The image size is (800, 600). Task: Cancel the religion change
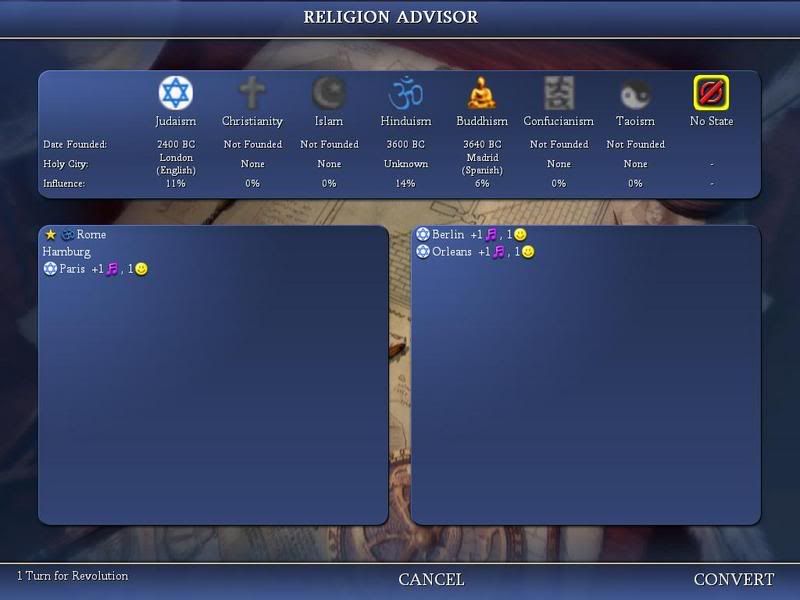pyautogui.click(x=431, y=579)
